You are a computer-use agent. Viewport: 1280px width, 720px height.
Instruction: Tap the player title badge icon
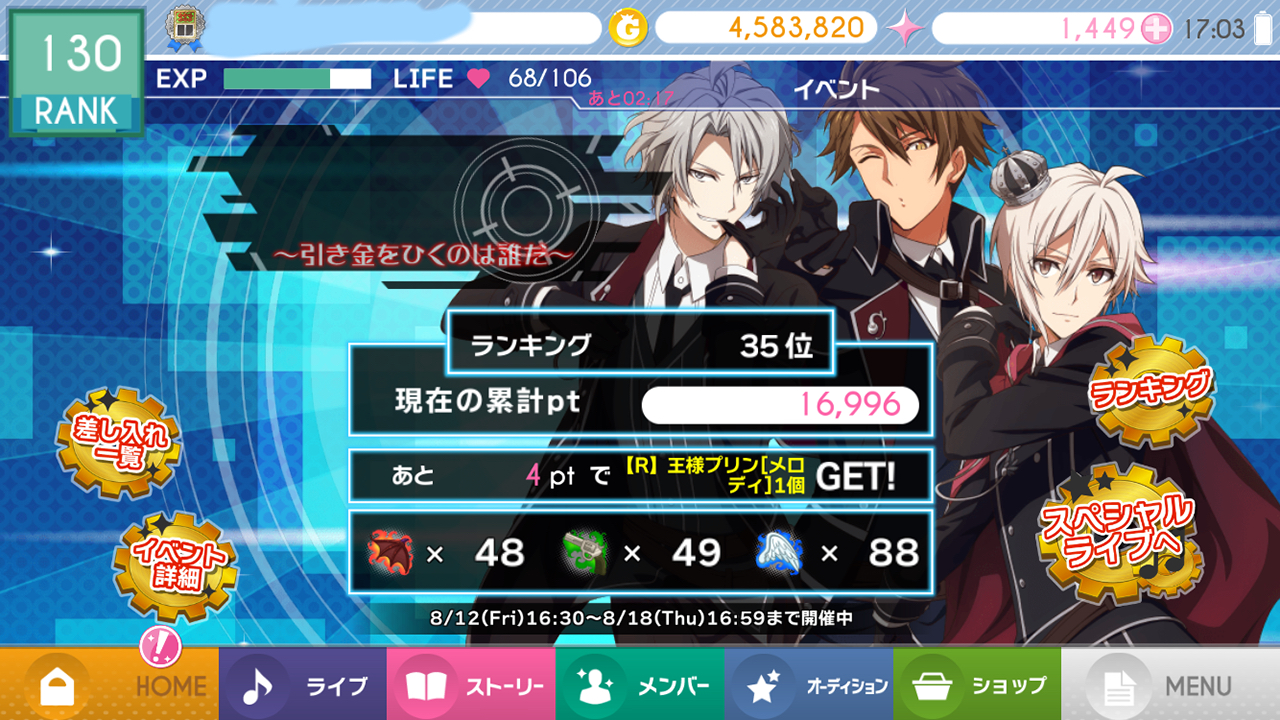[181, 30]
